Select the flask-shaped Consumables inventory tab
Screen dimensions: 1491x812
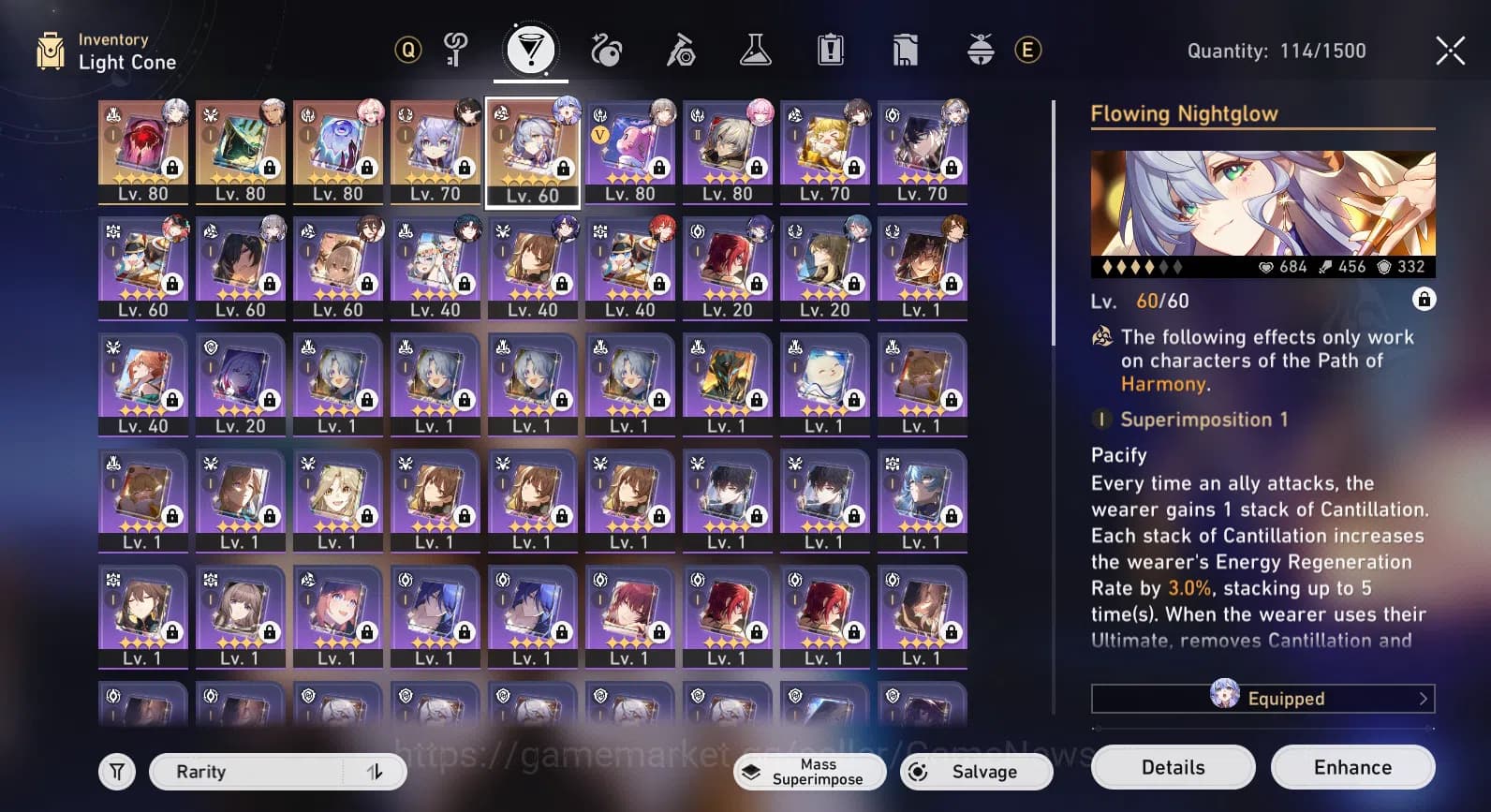coord(756,51)
